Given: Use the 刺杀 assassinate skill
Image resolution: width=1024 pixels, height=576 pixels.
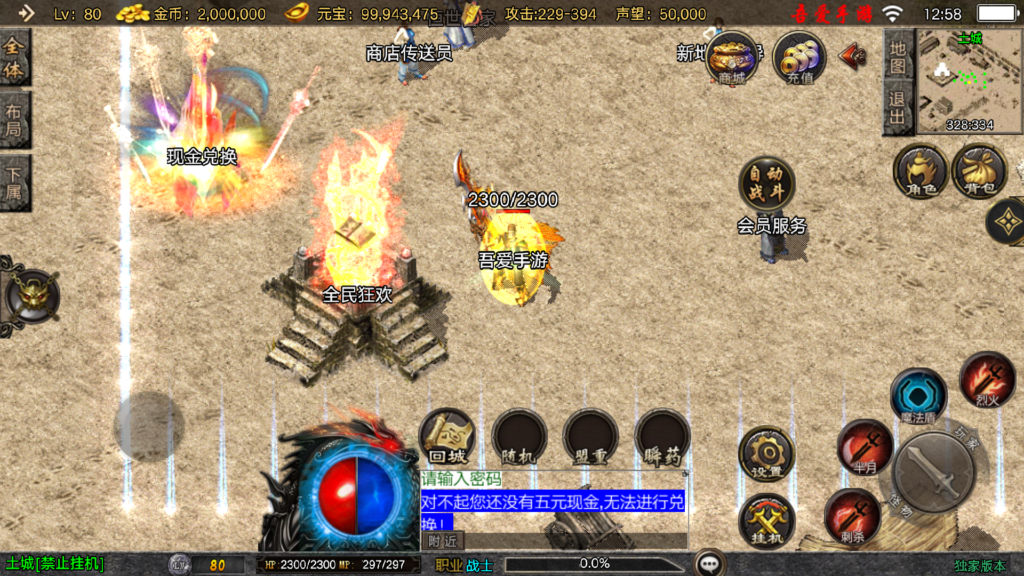Looking at the screenshot, I should 852,516.
